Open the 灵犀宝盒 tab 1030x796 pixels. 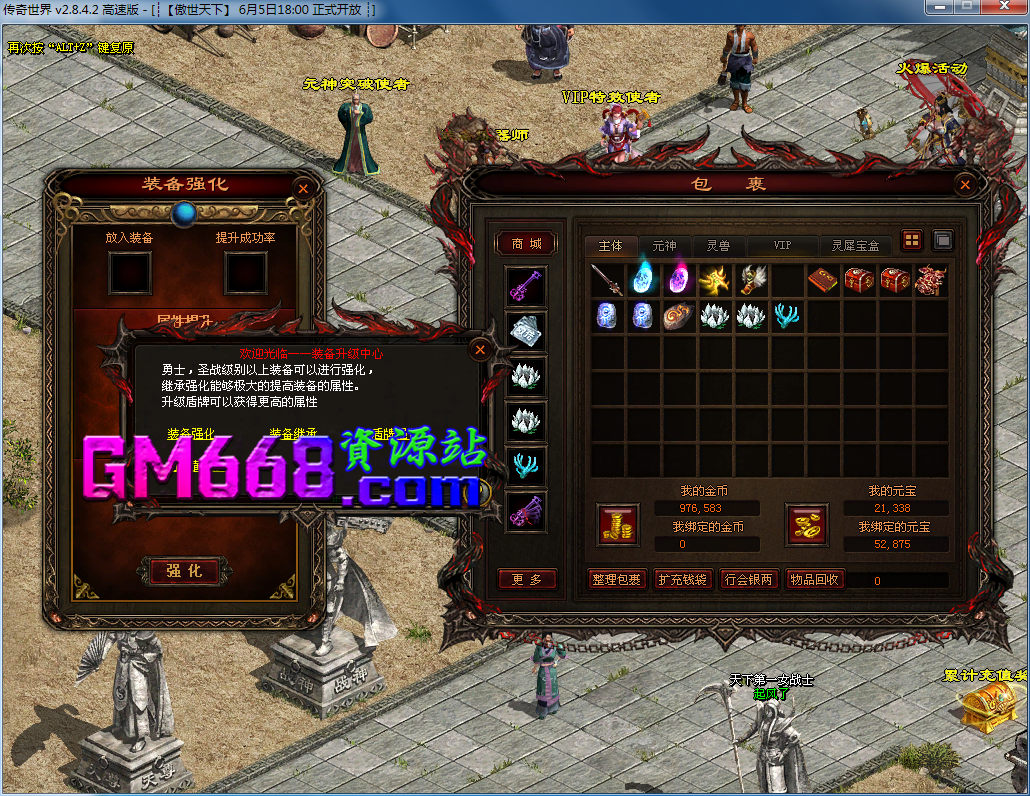(856, 245)
